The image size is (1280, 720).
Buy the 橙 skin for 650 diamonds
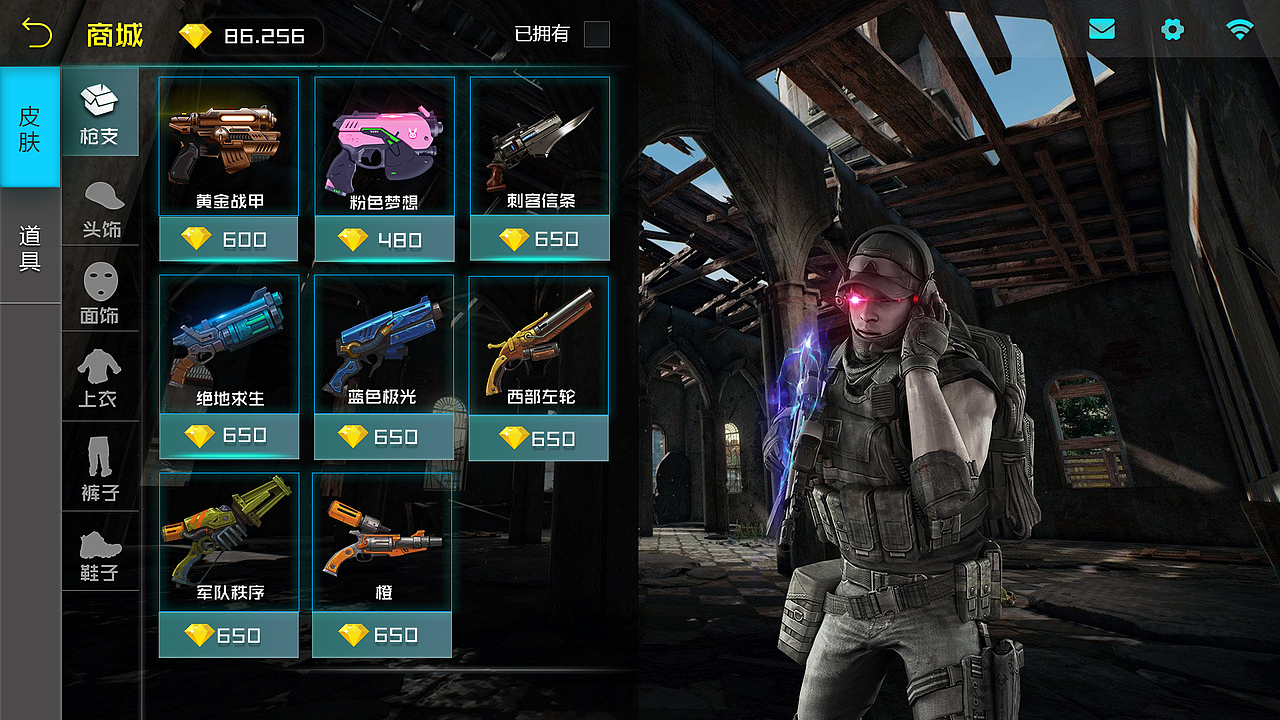(x=382, y=635)
